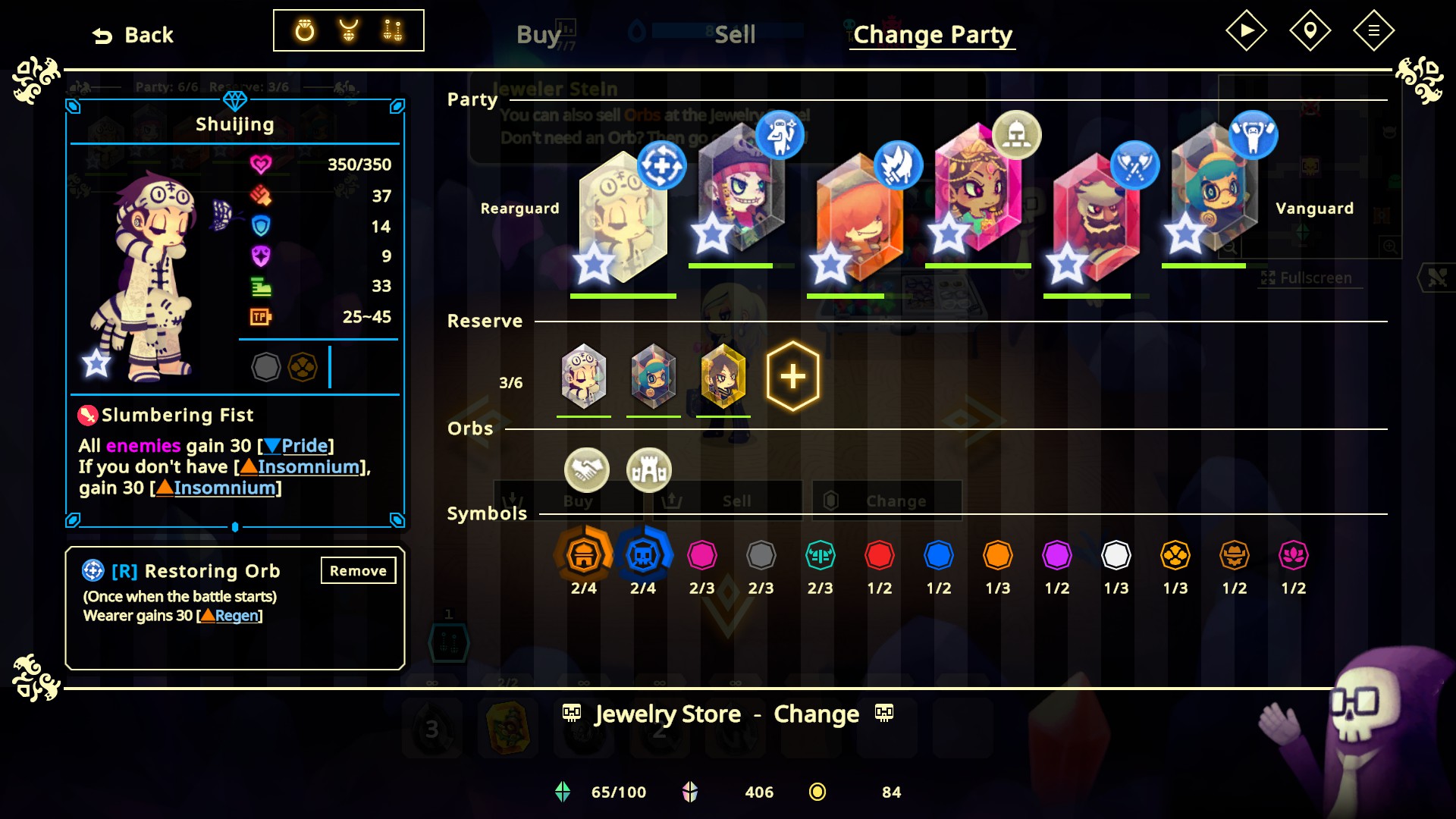Choose the dark-haired yellow gem reserve unit

(x=723, y=376)
